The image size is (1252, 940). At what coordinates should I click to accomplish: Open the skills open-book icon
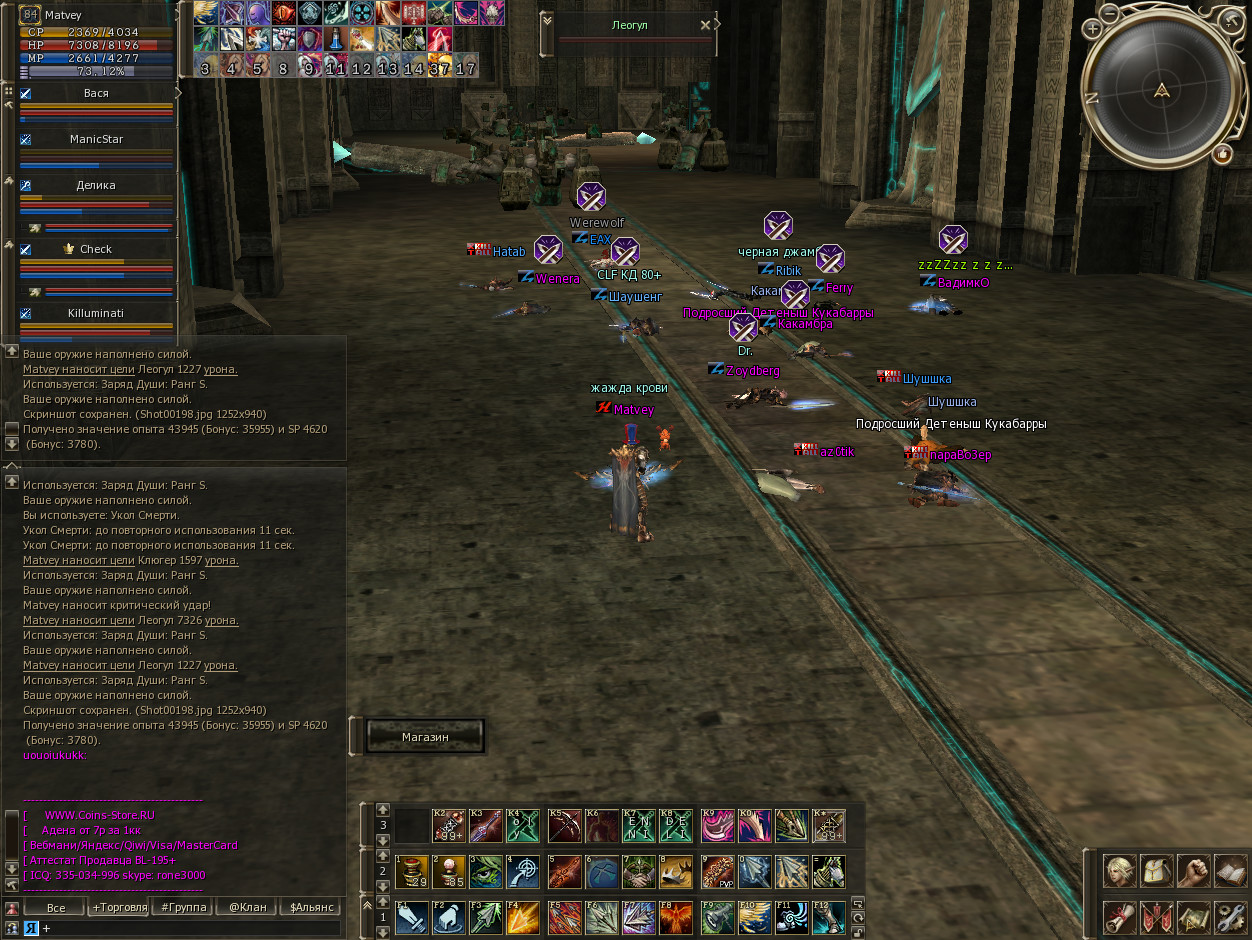[1230, 871]
